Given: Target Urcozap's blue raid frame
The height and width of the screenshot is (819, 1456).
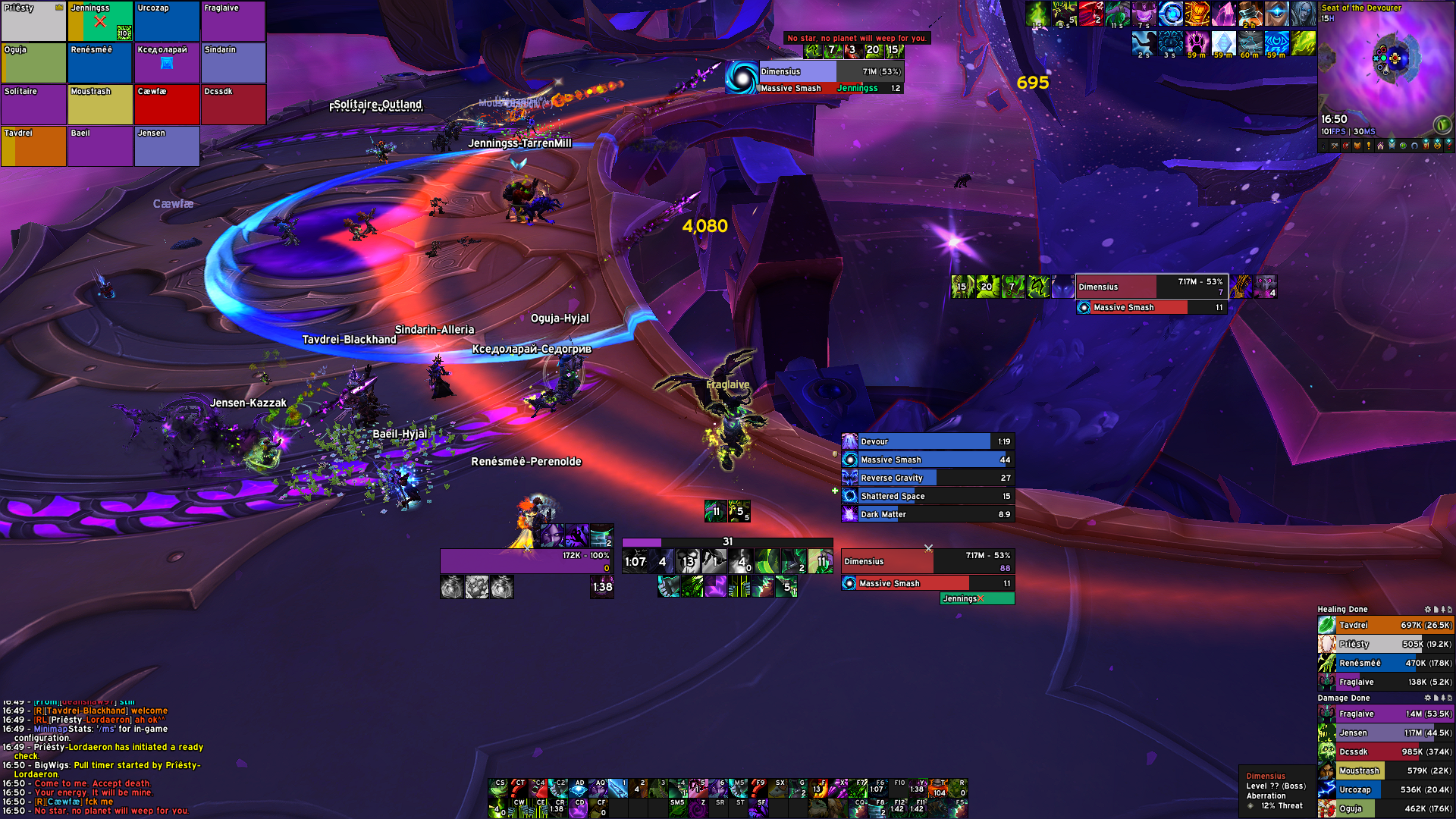Looking at the screenshot, I should (167, 21).
